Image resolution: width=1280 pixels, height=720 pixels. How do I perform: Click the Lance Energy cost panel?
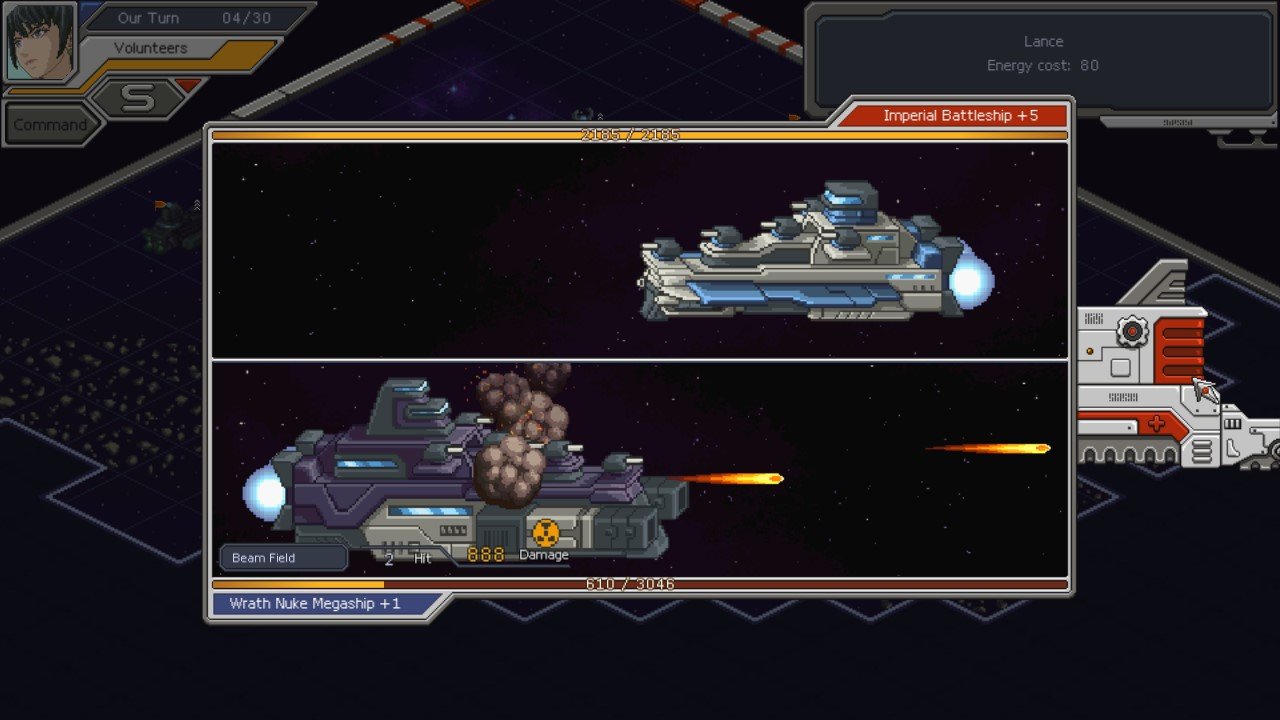coord(1044,55)
